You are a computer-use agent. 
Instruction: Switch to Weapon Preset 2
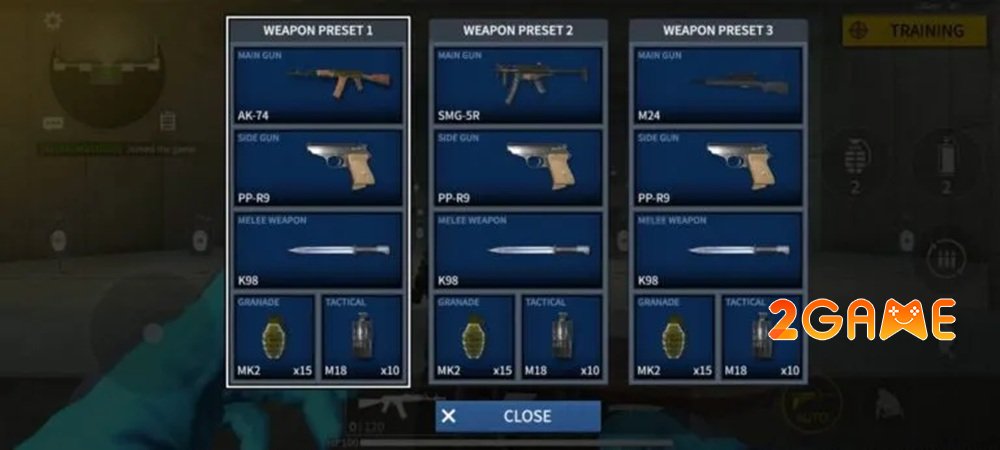518,31
